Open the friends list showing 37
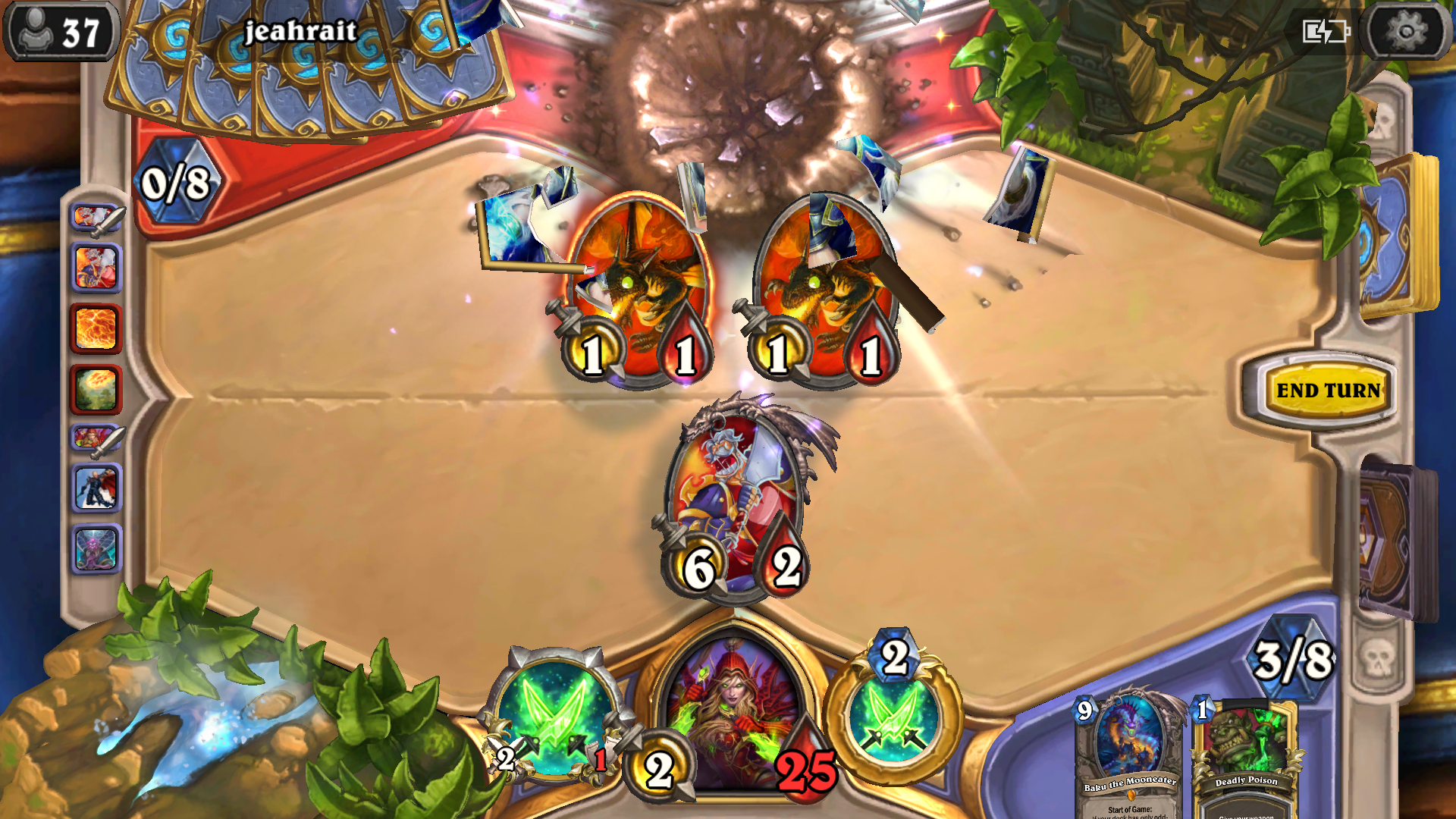This screenshot has width=1456, height=819. (61, 32)
